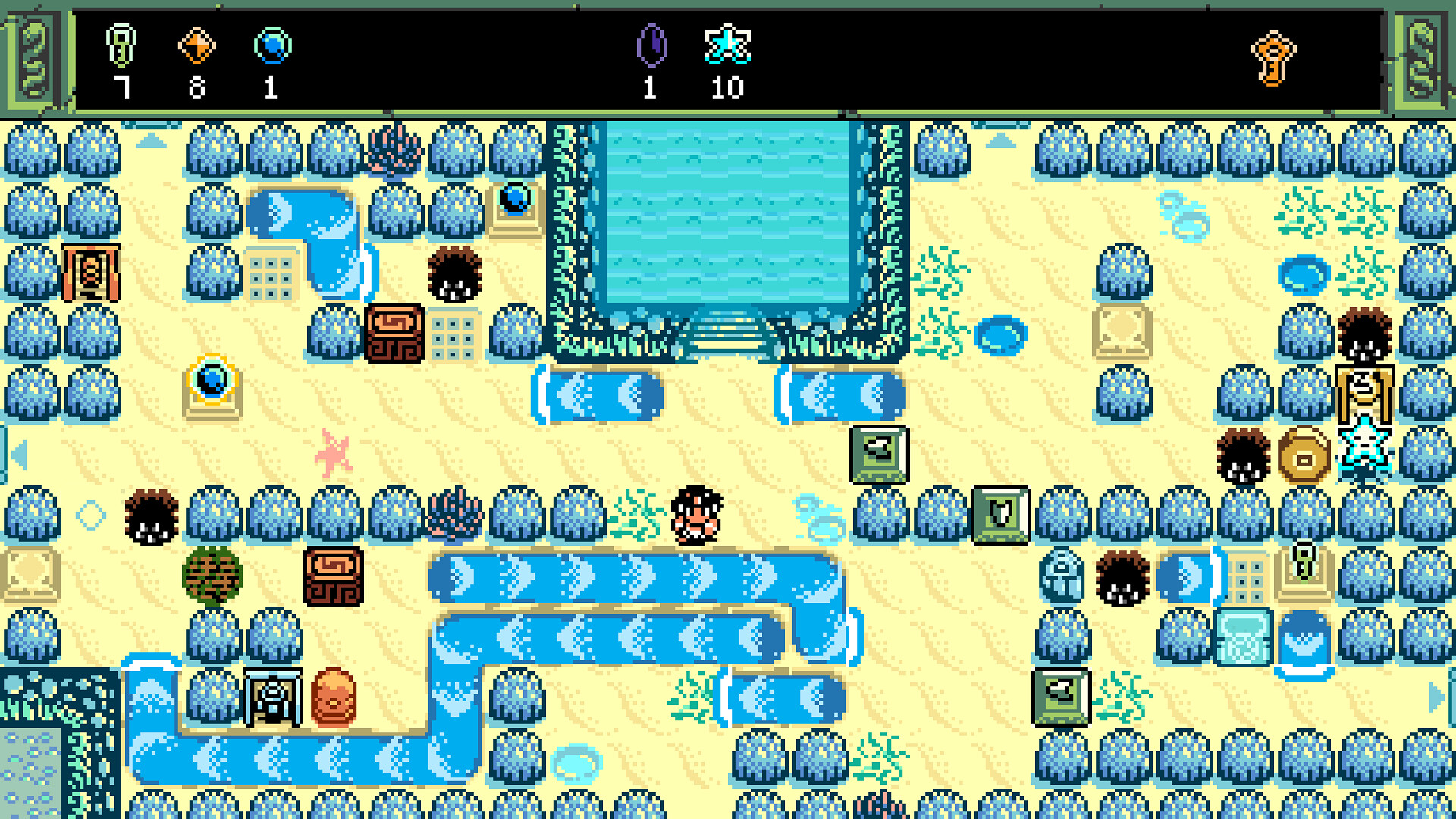The image size is (1456, 819).
Task: Click the green sign with the fish symbol
Action: (x=880, y=455)
